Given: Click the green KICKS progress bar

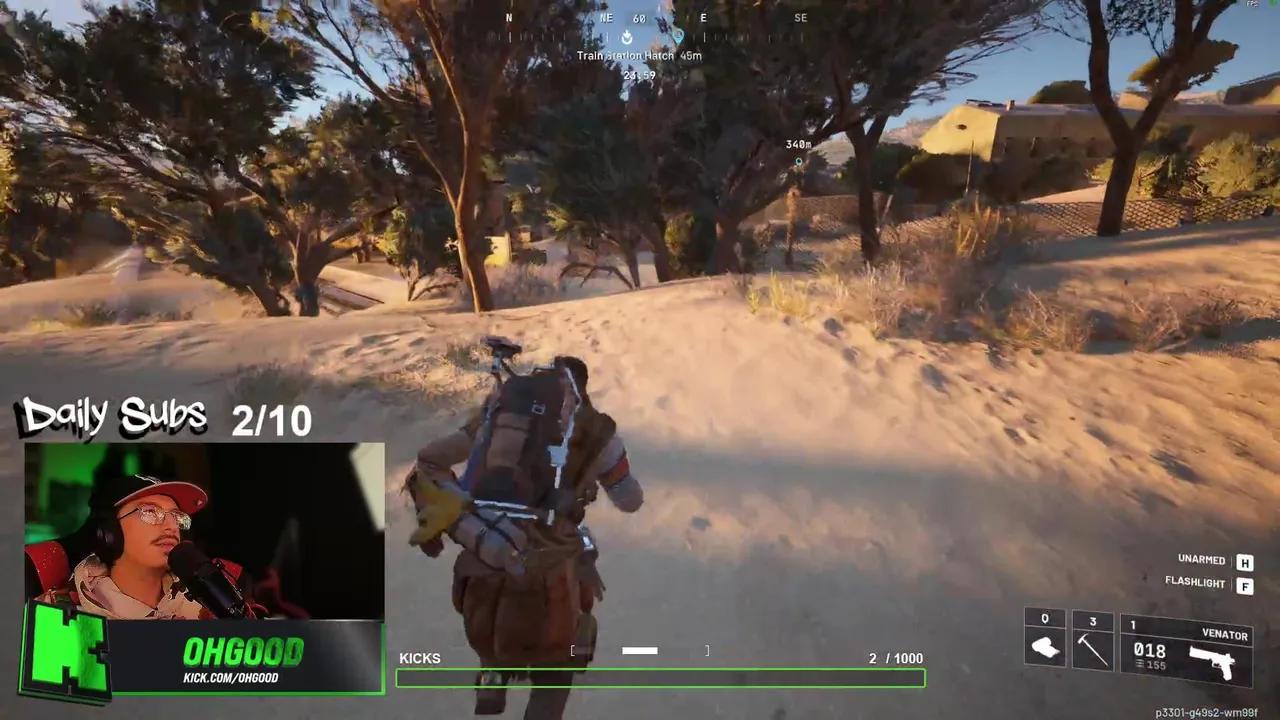Looking at the screenshot, I should pyautogui.click(x=660, y=678).
